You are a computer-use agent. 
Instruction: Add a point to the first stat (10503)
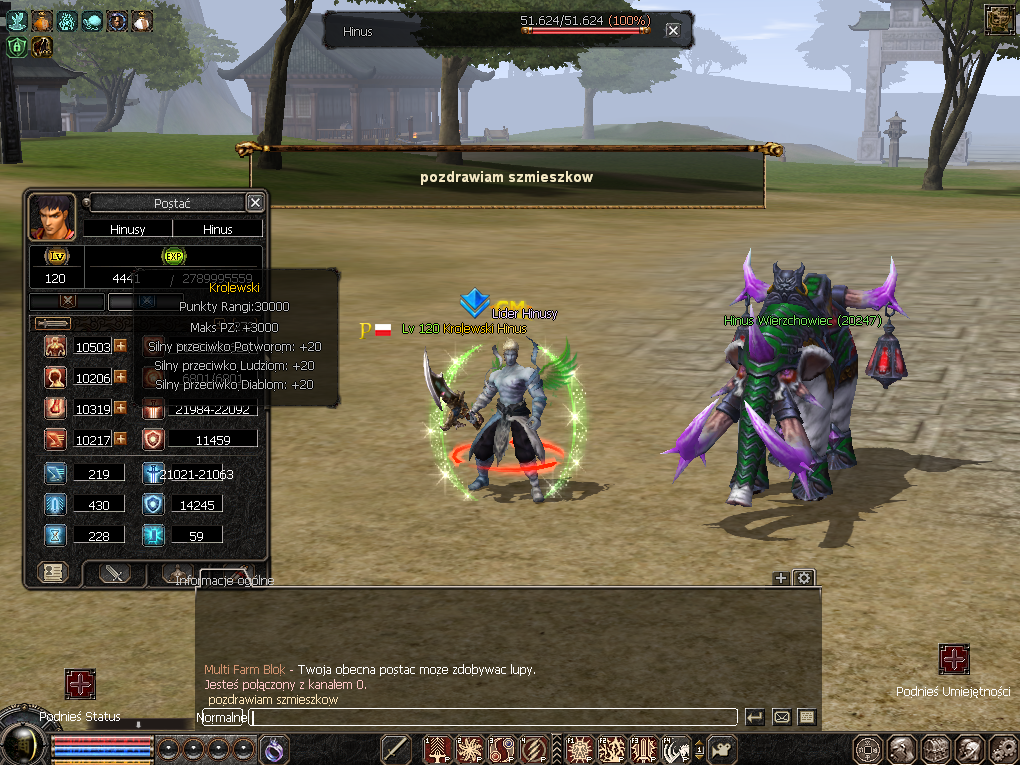pos(120,346)
